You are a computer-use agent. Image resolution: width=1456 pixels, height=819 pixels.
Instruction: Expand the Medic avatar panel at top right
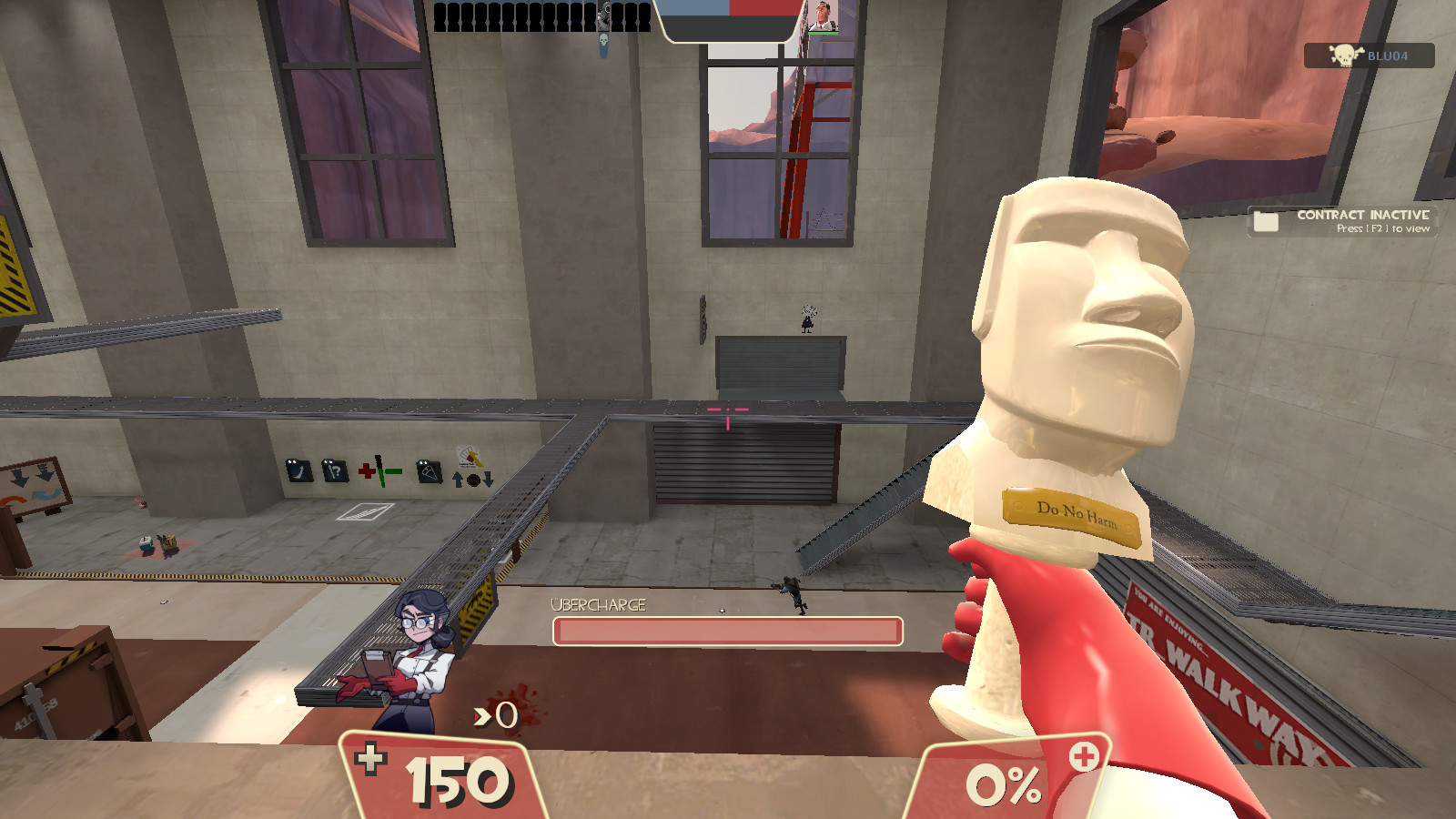click(x=824, y=18)
